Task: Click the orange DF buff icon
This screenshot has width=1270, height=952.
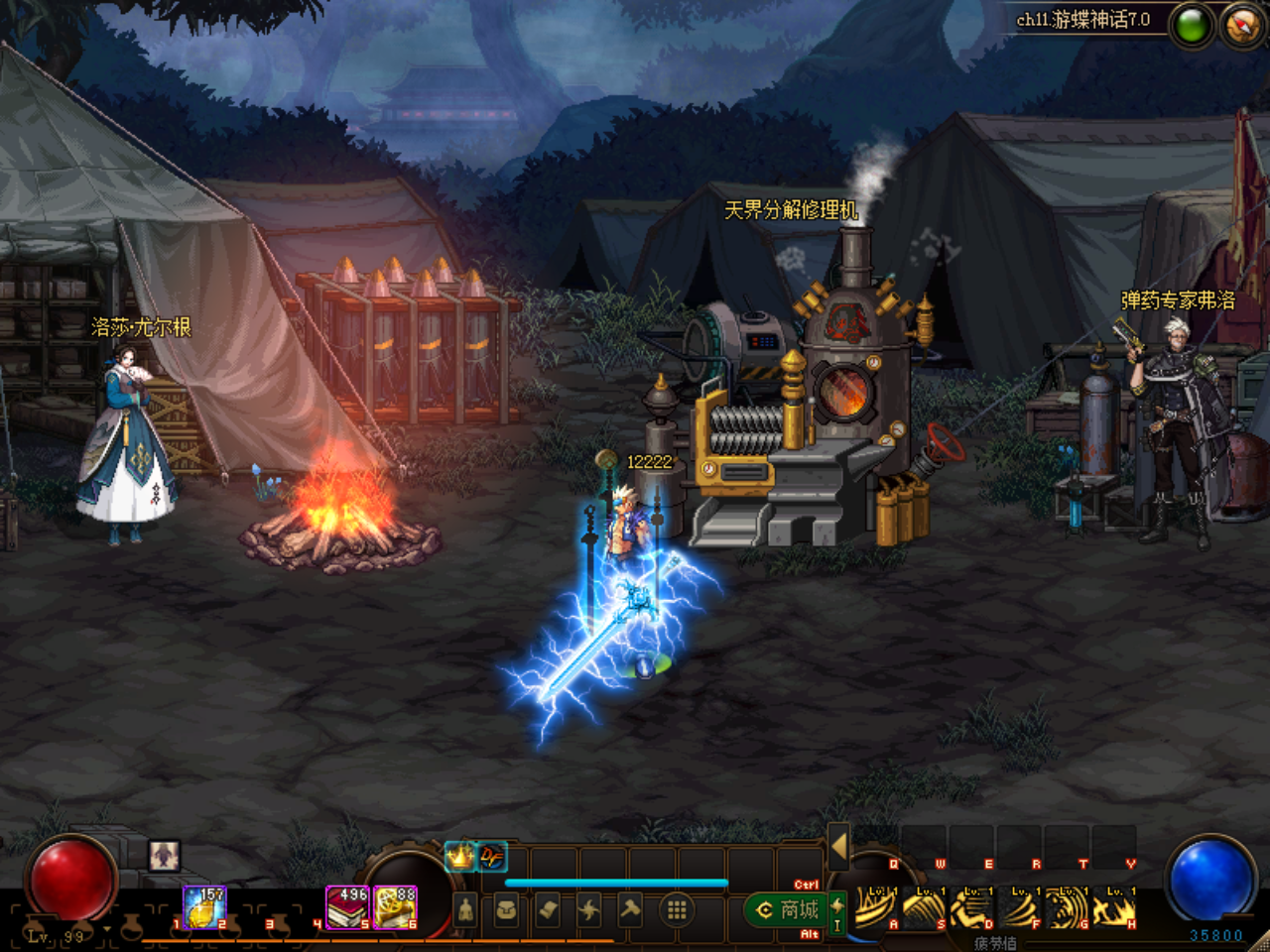Action: click(491, 856)
